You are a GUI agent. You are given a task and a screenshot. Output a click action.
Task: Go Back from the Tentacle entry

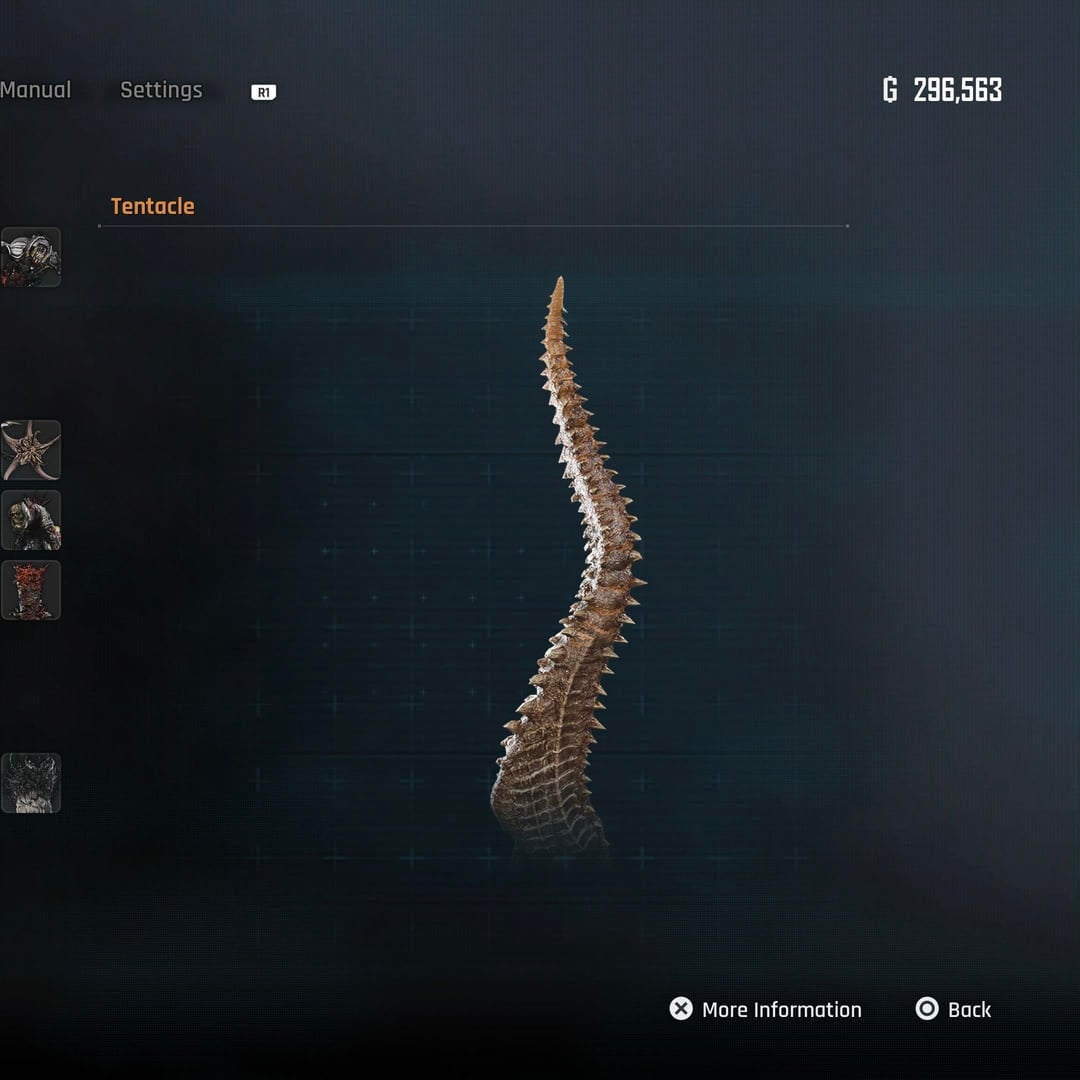(953, 1009)
